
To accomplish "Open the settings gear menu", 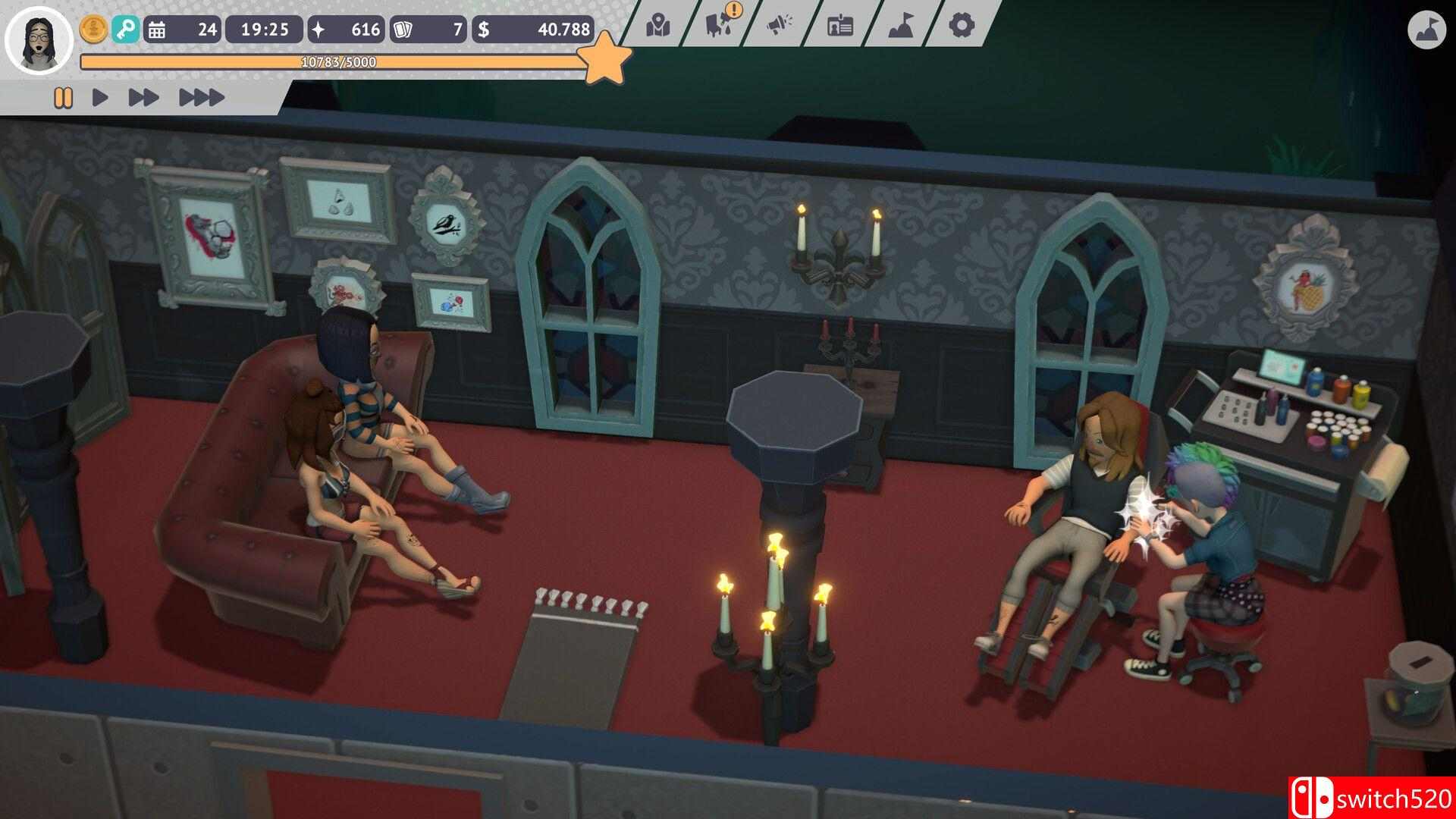I will coord(961,24).
